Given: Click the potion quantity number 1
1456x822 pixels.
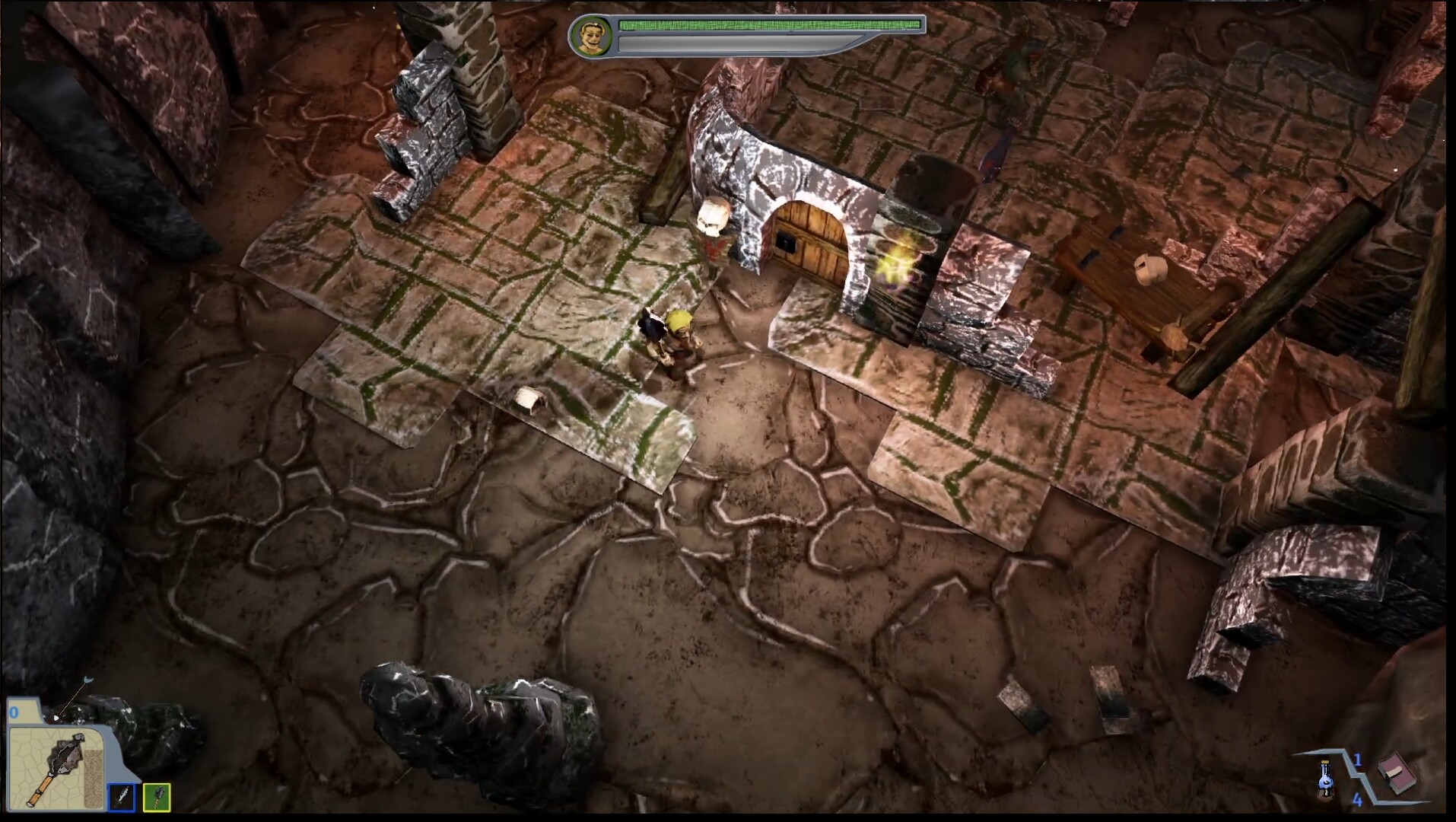Looking at the screenshot, I should pyautogui.click(x=1359, y=760).
